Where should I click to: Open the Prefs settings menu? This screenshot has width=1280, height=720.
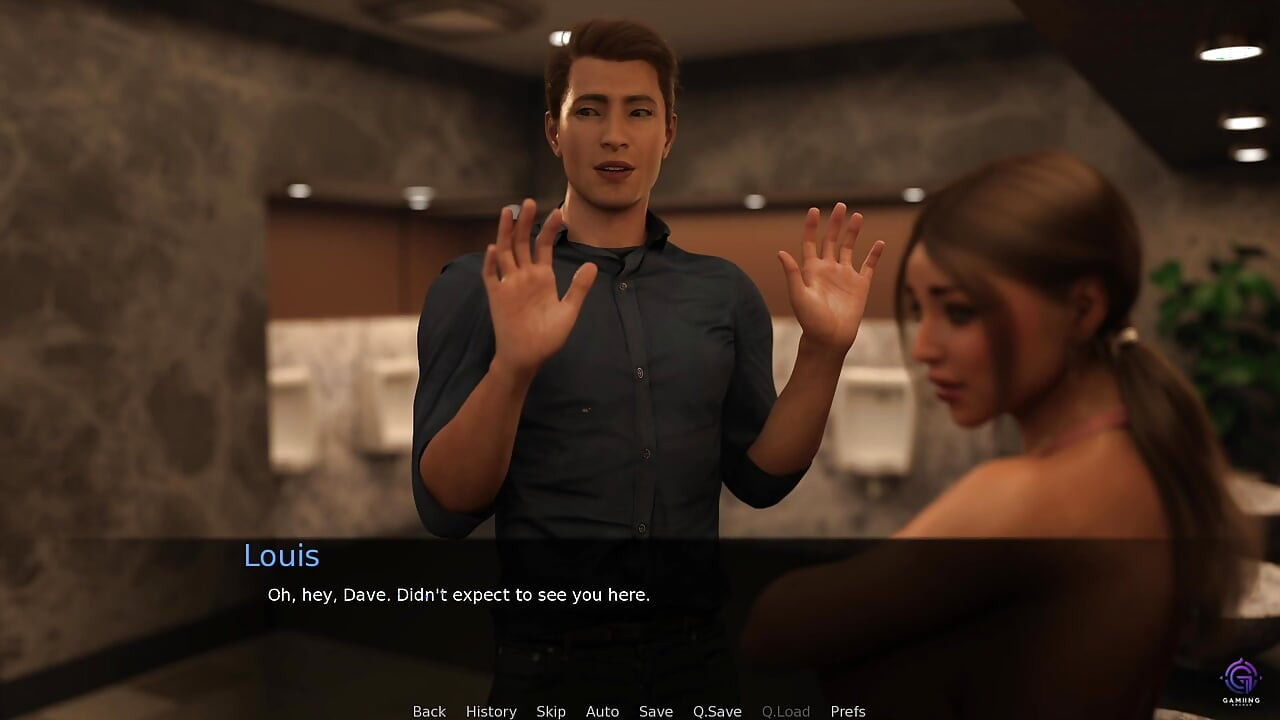(x=848, y=711)
